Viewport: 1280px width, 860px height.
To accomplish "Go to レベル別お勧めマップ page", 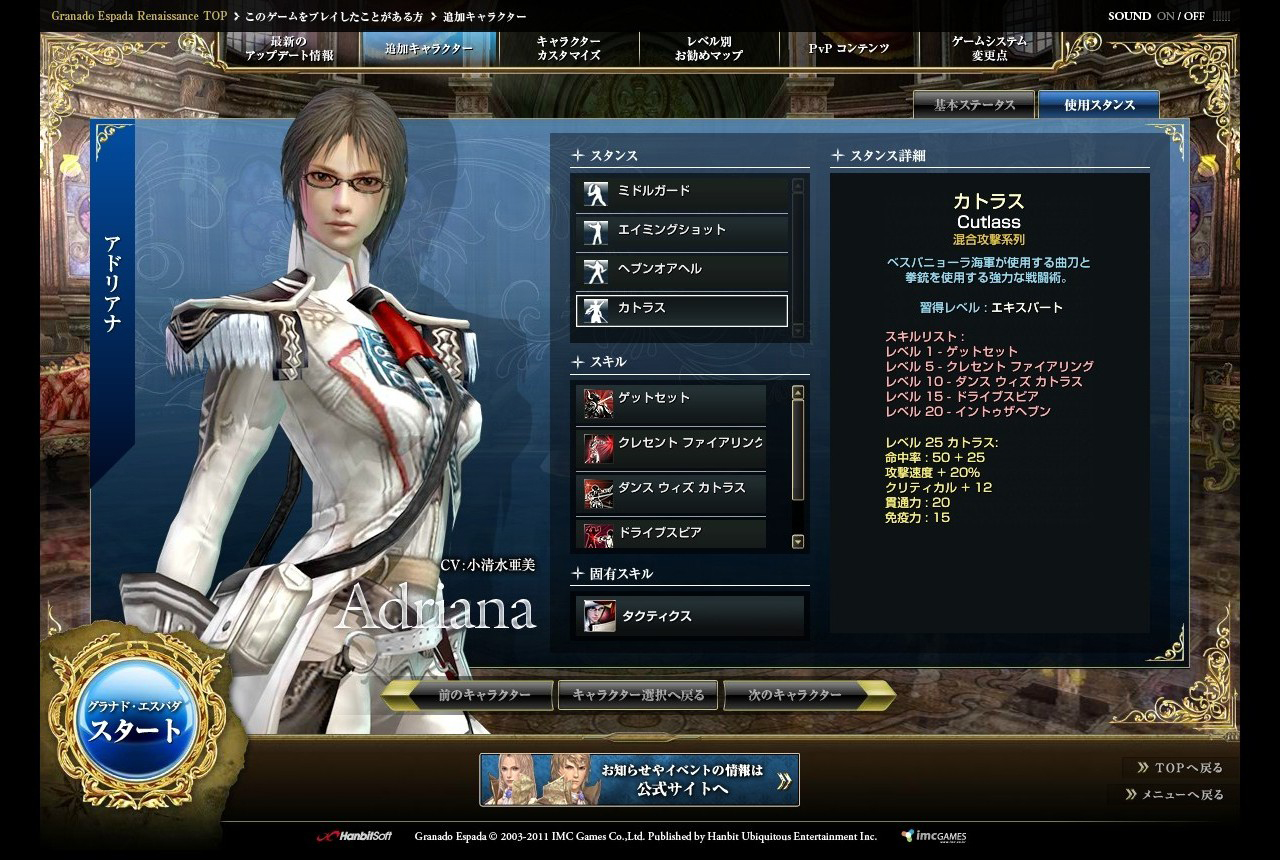I will pos(708,48).
